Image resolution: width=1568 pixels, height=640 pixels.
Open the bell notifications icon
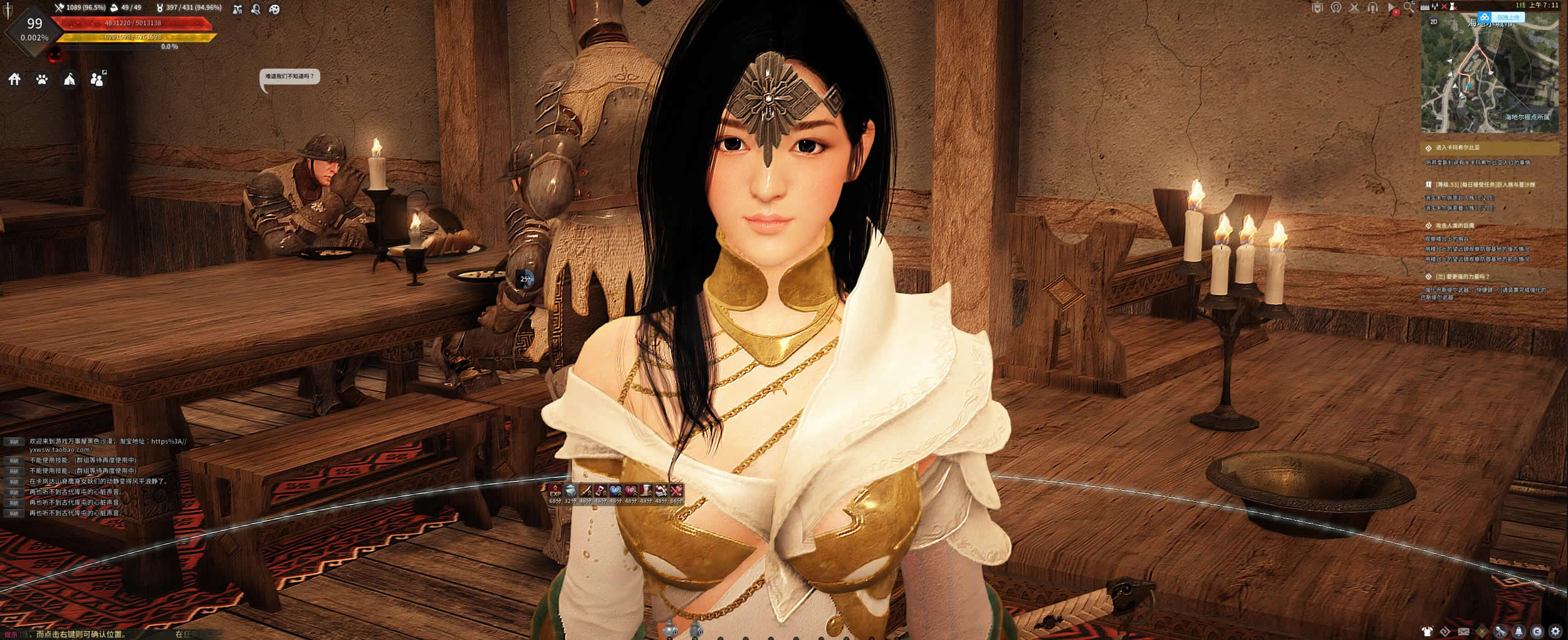point(1518,631)
